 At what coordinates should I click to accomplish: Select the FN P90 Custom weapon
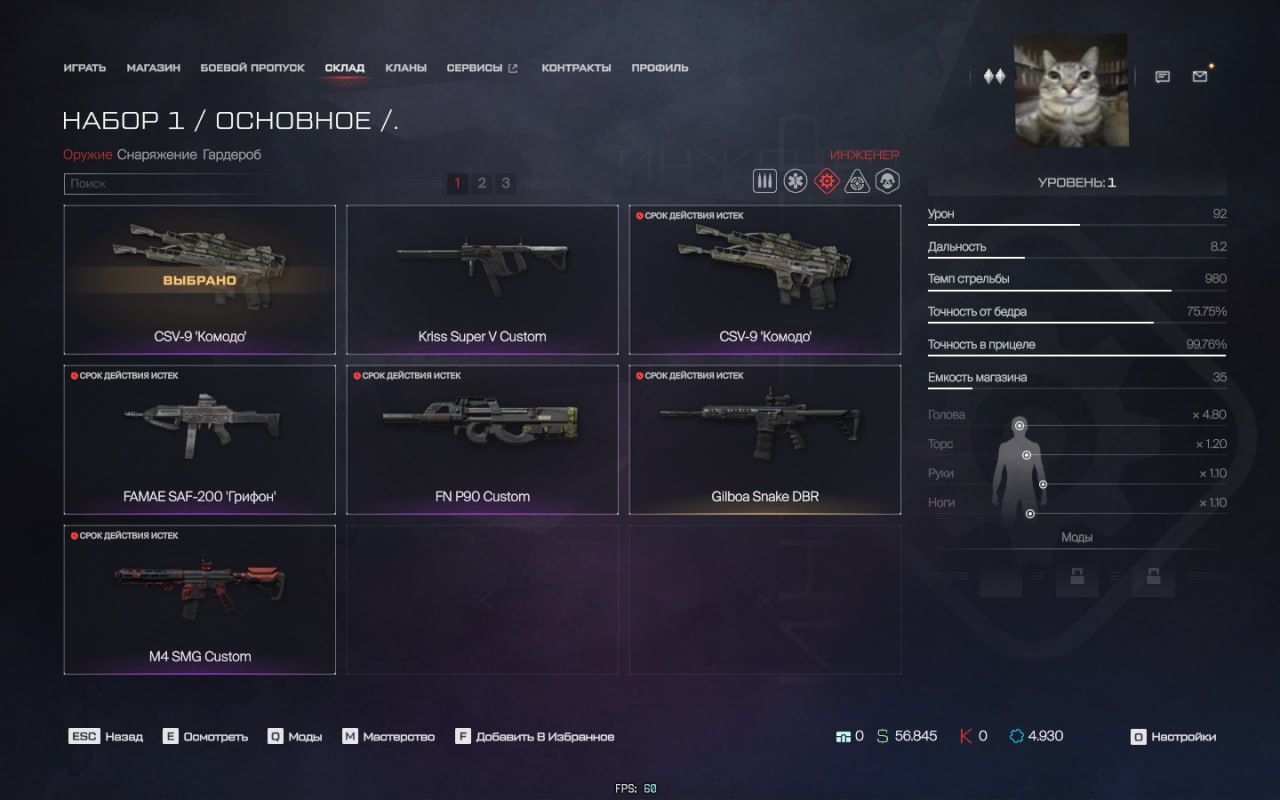(482, 439)
